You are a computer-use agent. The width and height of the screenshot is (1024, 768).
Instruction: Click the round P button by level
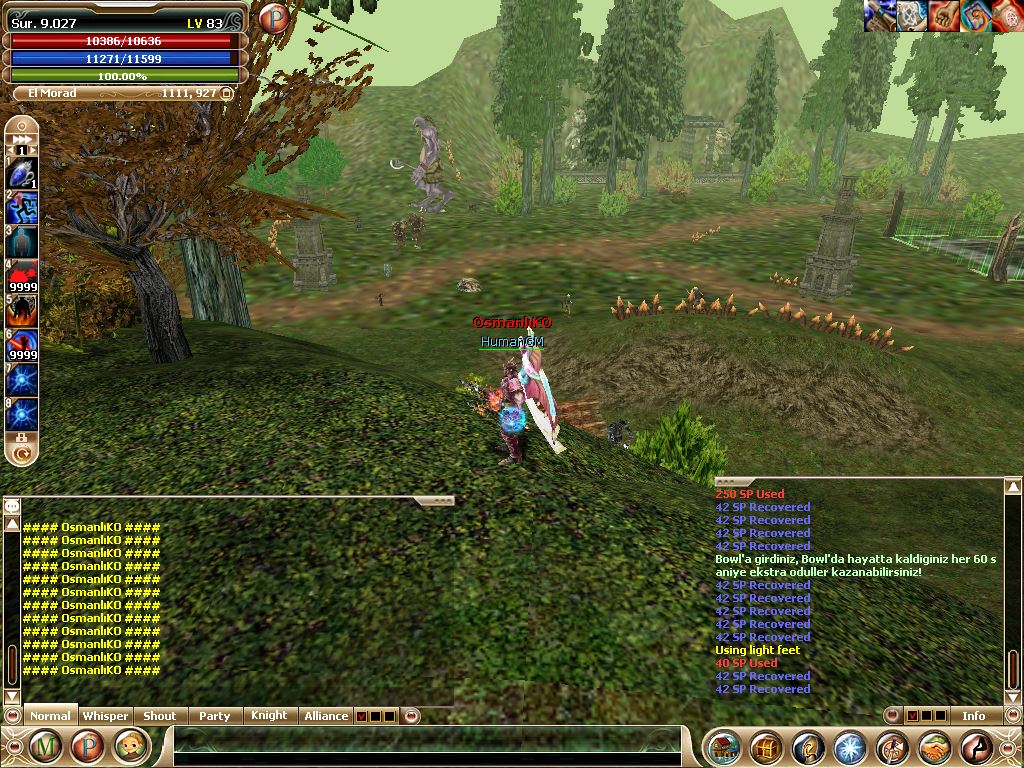click(273, 19)
